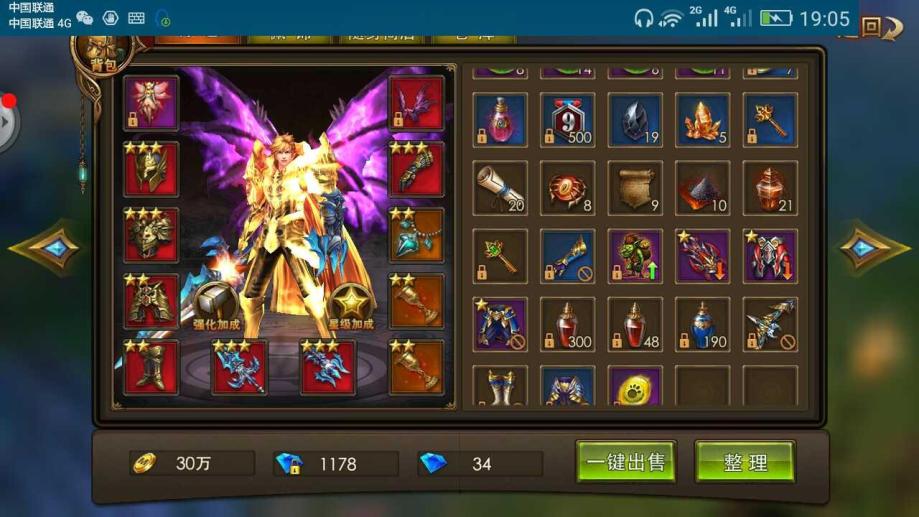Click the 一键出售 sell-all button

click(626, 462)
